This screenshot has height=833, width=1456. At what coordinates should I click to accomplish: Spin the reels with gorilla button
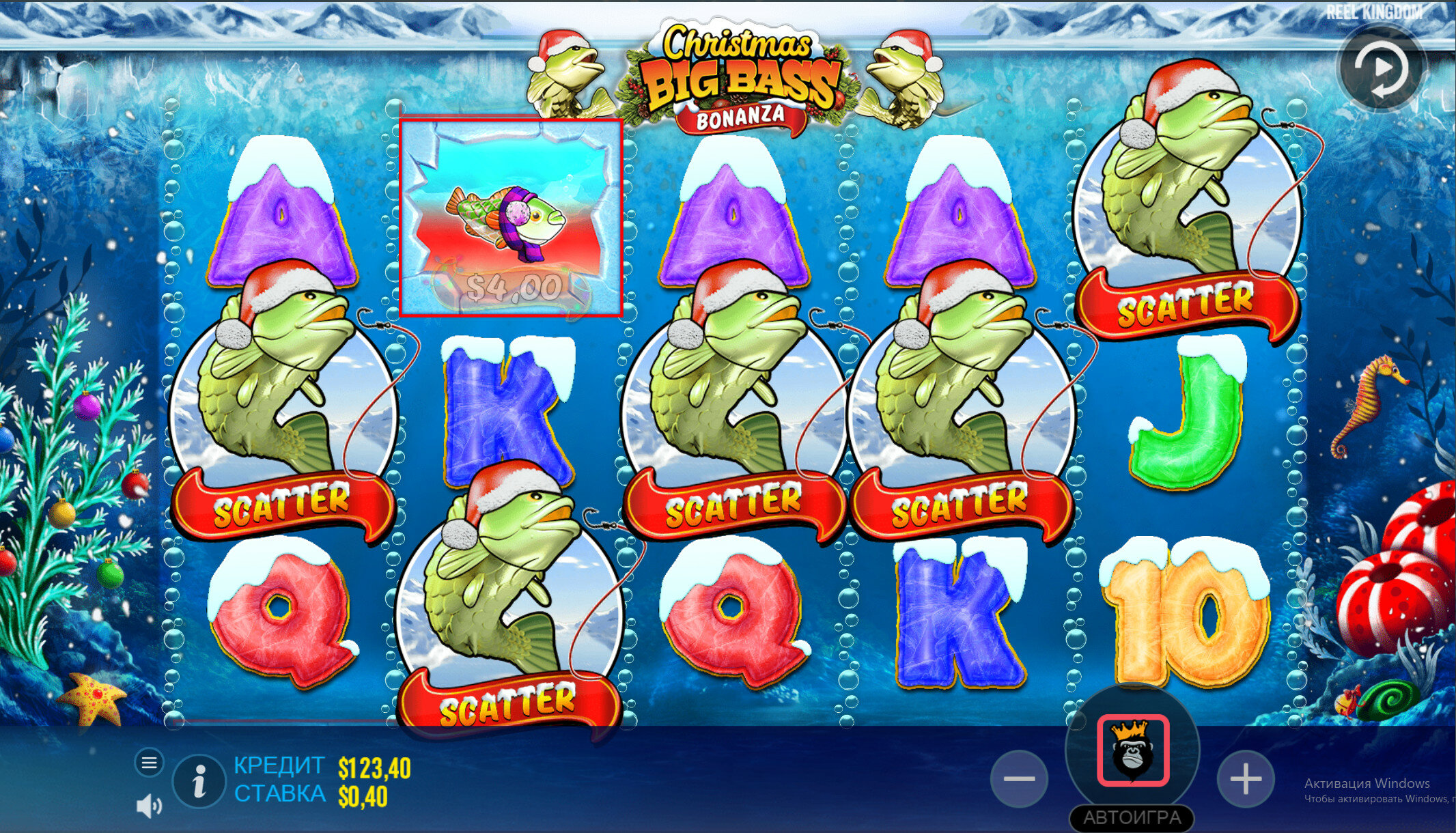click(1133, 750)
